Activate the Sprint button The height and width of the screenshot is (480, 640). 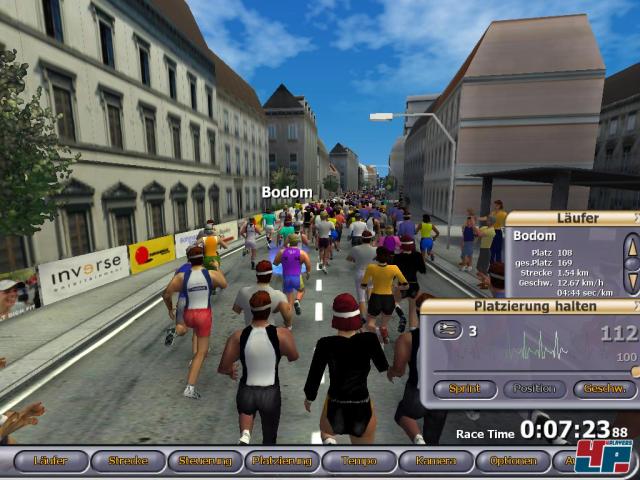tap(463, 388)
